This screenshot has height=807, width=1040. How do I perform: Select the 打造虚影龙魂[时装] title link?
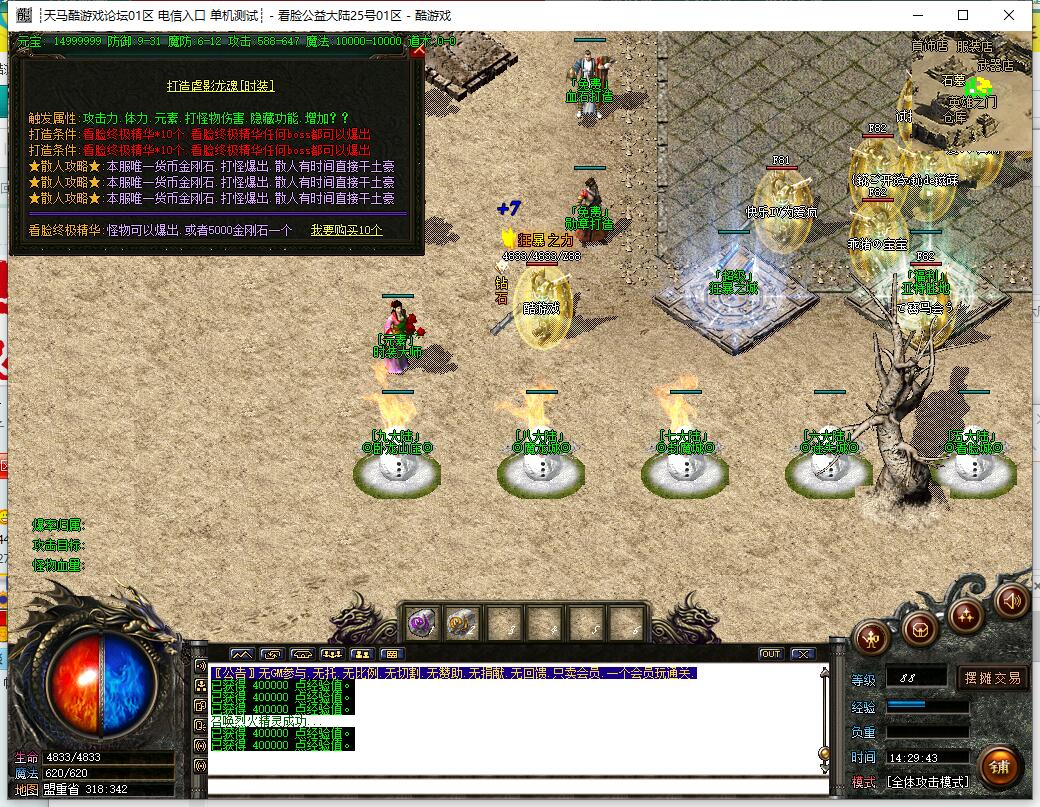[220, 86]
